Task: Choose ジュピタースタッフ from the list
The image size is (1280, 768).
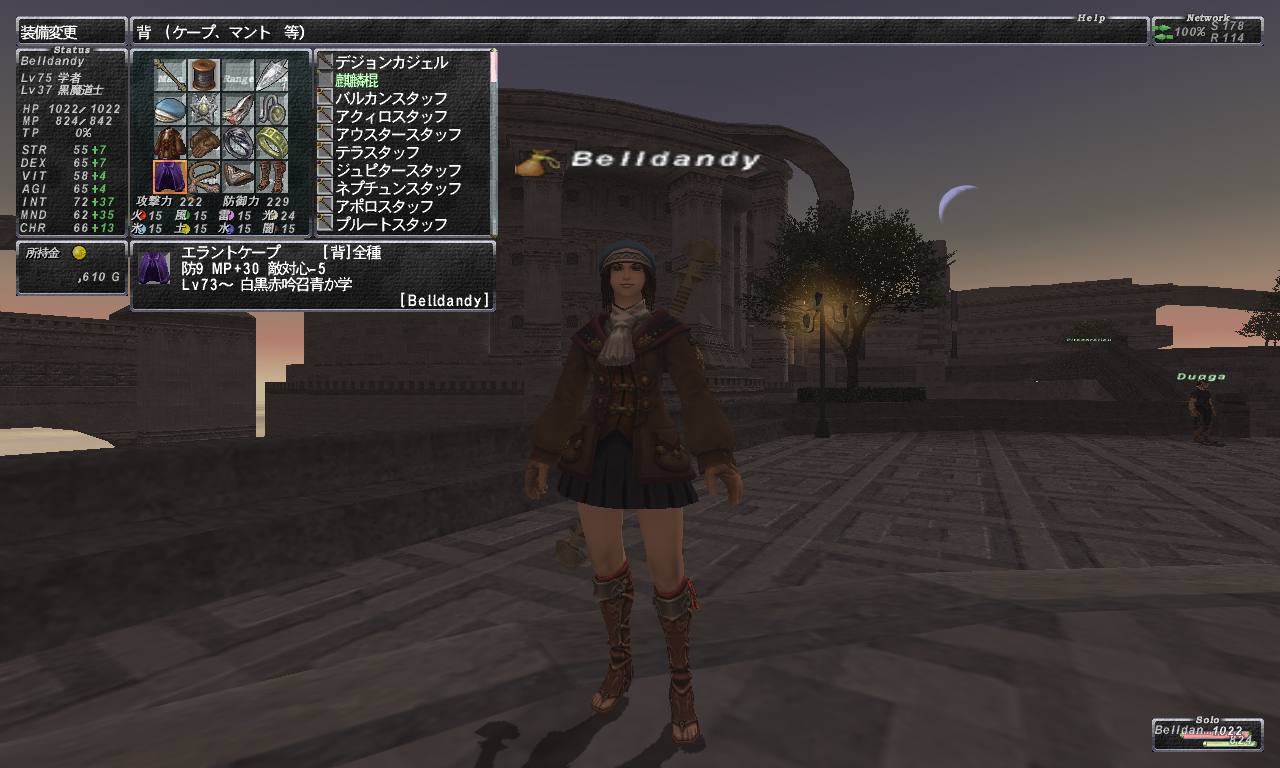Action: pyautogui.click(x=398, y=171)
